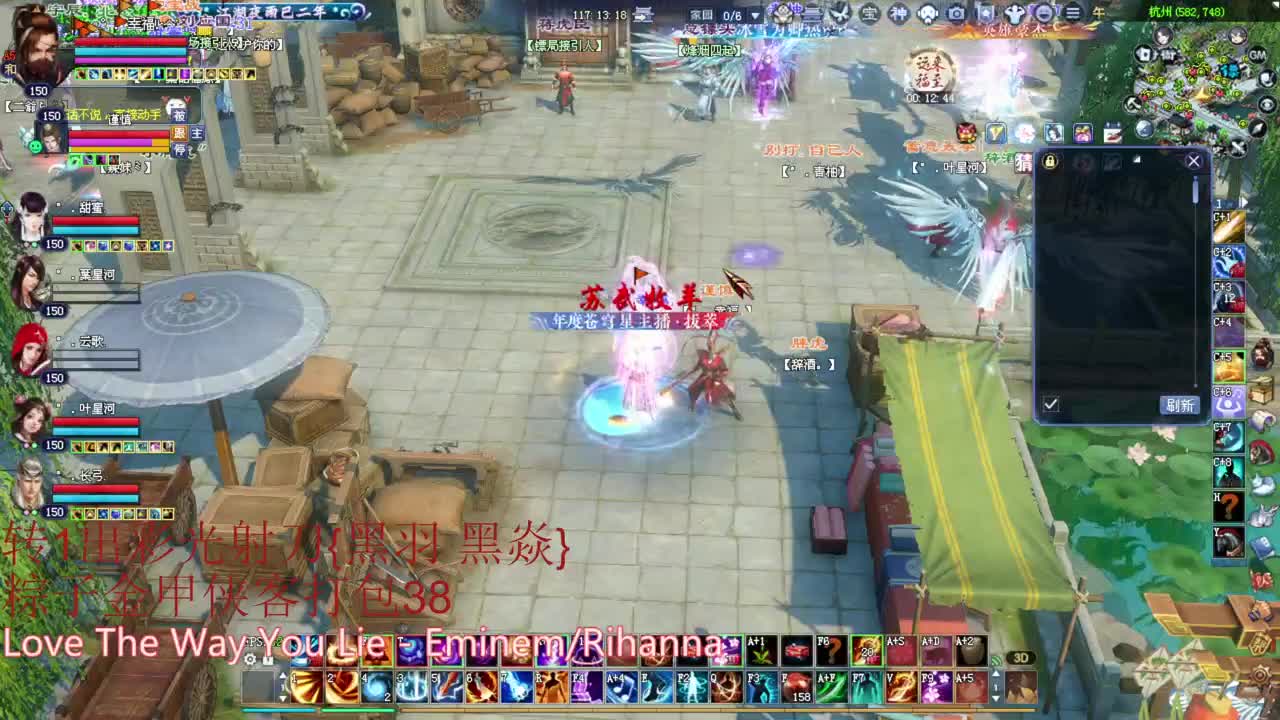Open the hamburger menu at the top-right
Screen dimensions: 1280x720
(x=1070, y=13)
